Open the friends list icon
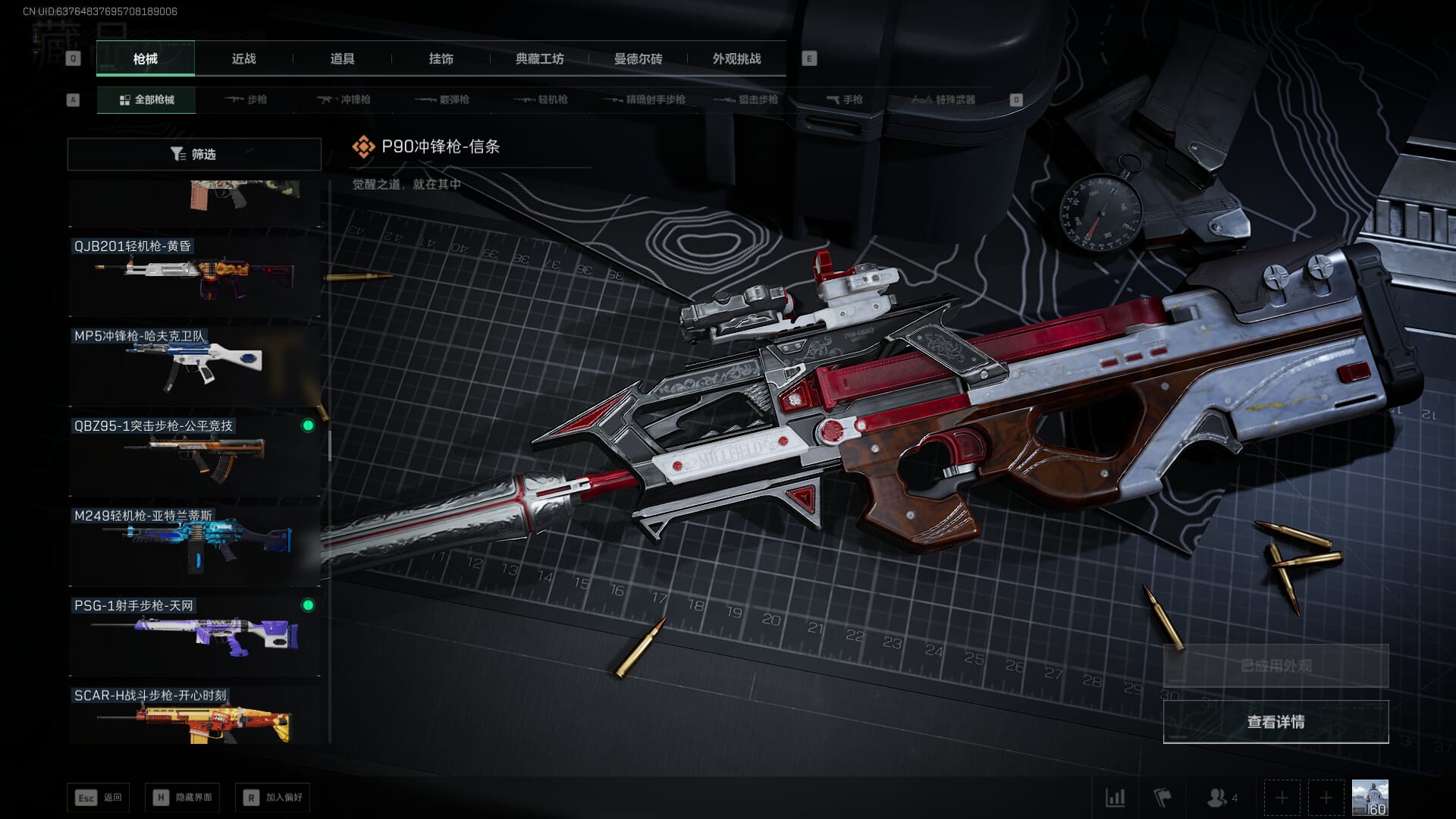Viewport: 1456px width, 819px height. click(x=1221, y=798)
